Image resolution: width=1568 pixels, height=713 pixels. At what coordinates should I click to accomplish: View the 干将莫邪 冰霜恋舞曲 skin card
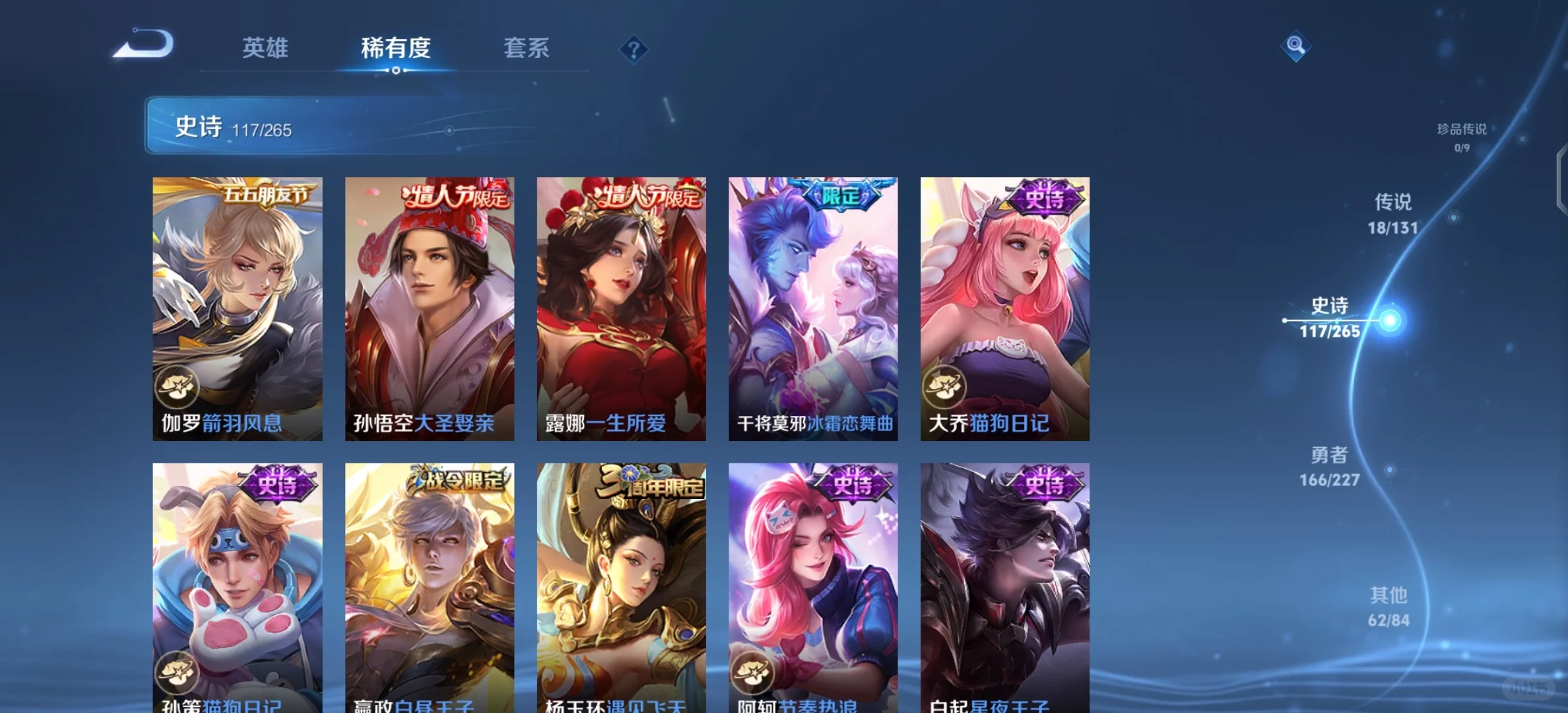point(813,308)
